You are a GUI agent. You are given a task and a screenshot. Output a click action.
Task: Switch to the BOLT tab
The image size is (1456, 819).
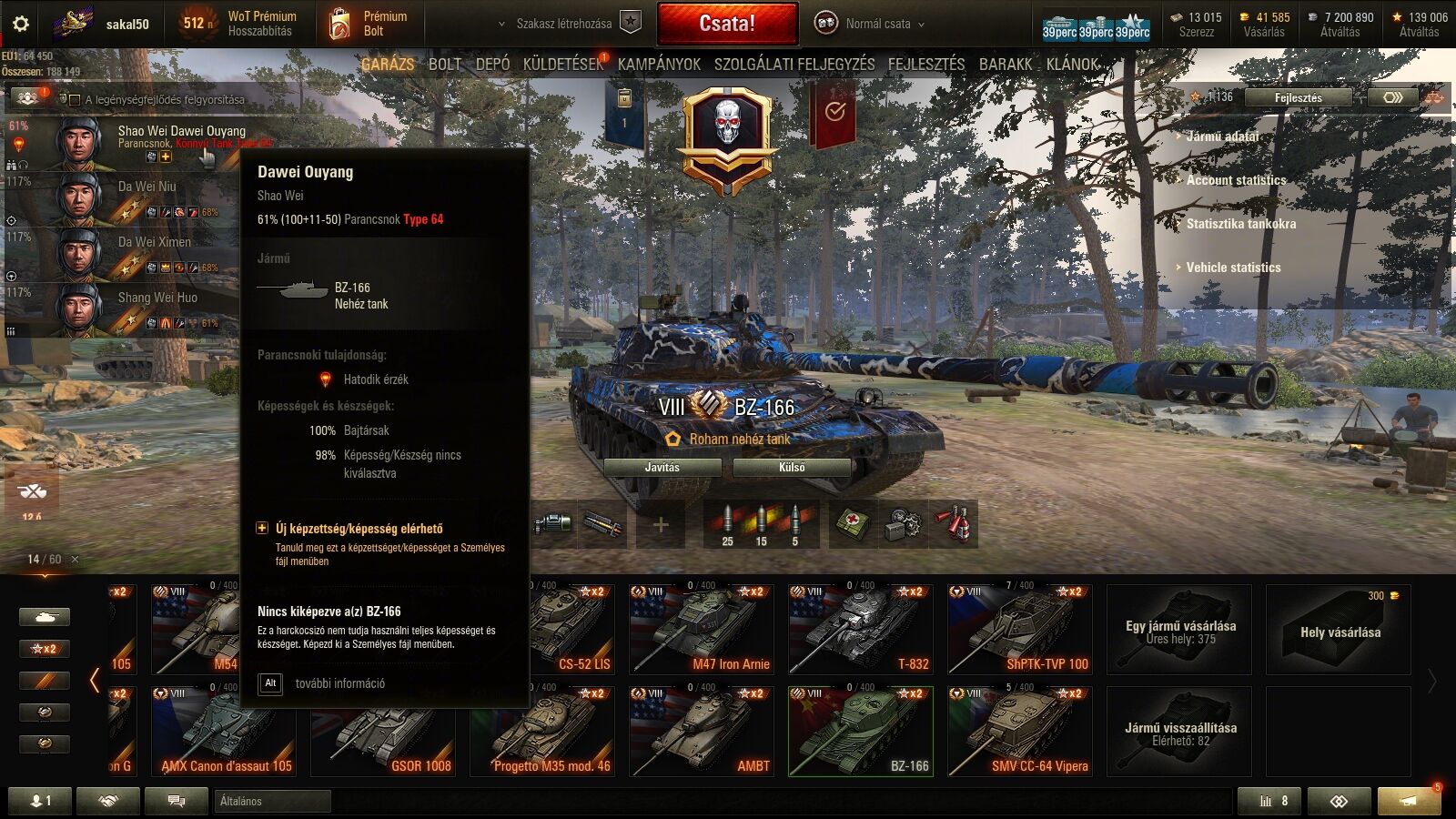[x=444, y=64]
